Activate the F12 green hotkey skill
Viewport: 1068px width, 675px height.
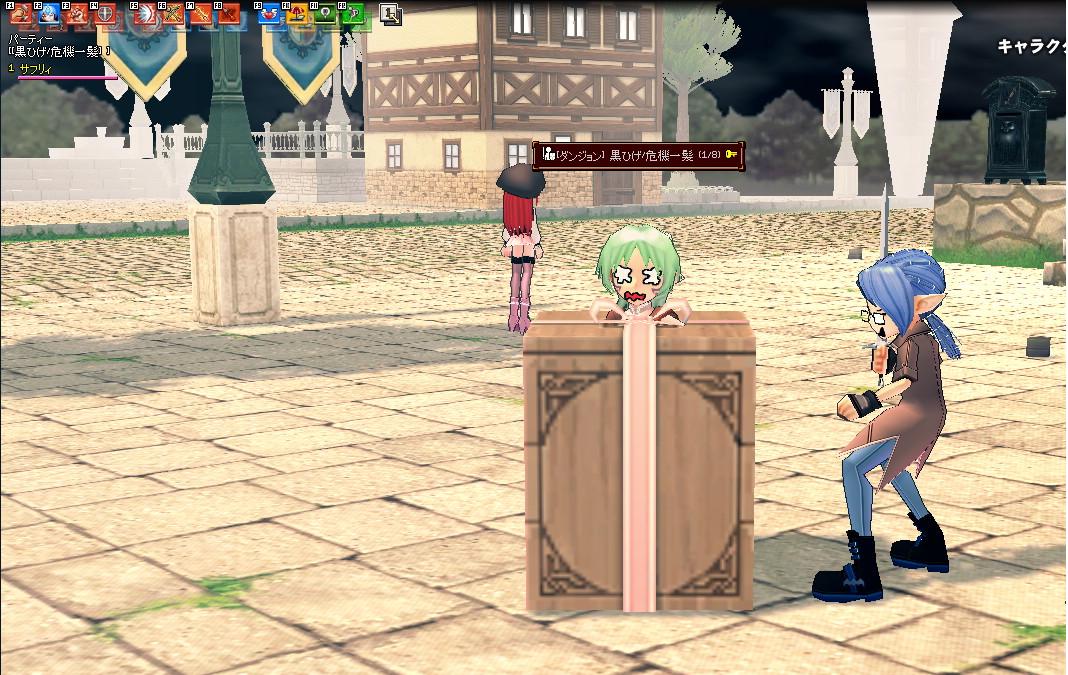(x=352, y=15)
